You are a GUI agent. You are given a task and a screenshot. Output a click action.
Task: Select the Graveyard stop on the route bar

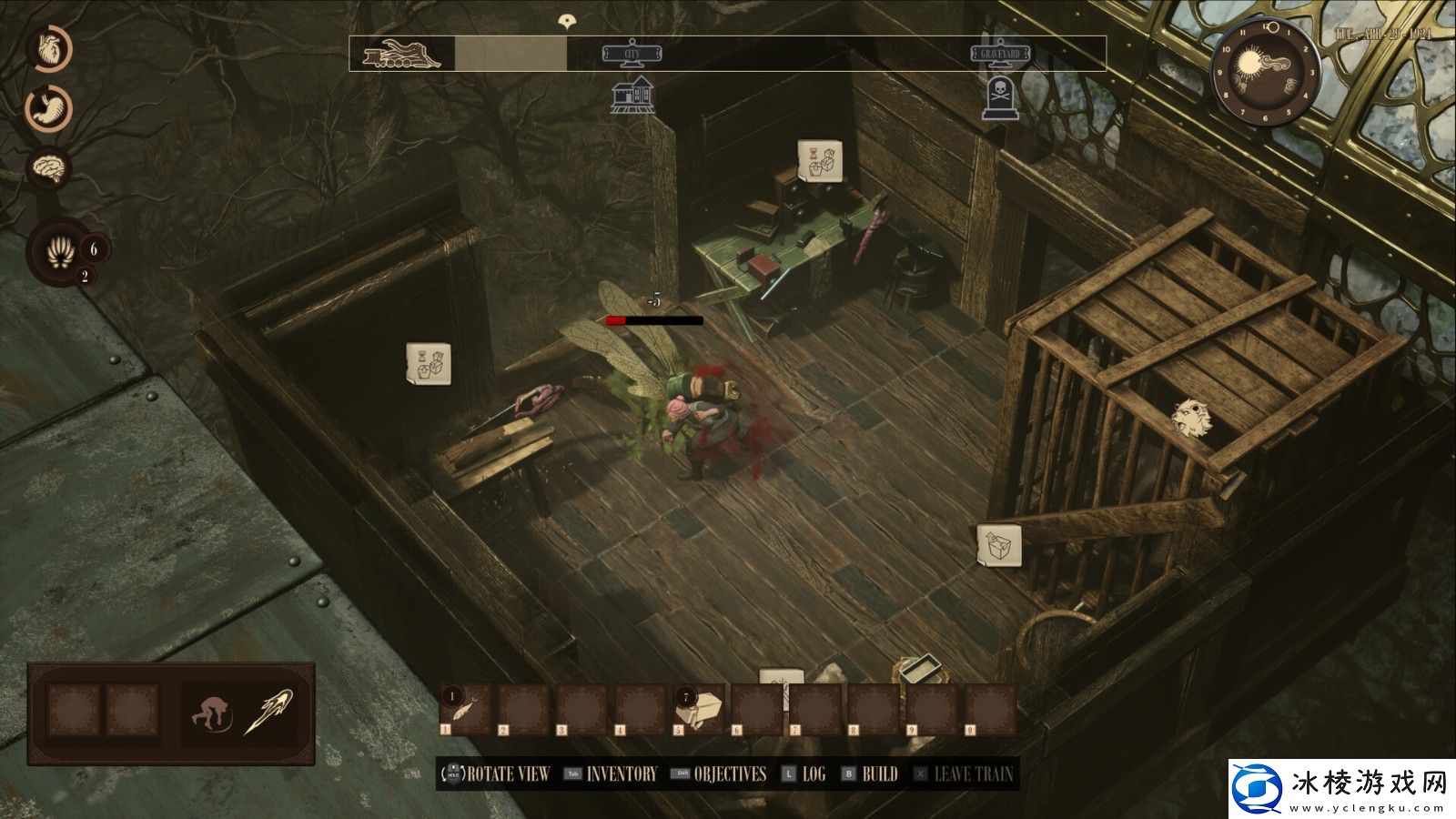click(1000, 55)
